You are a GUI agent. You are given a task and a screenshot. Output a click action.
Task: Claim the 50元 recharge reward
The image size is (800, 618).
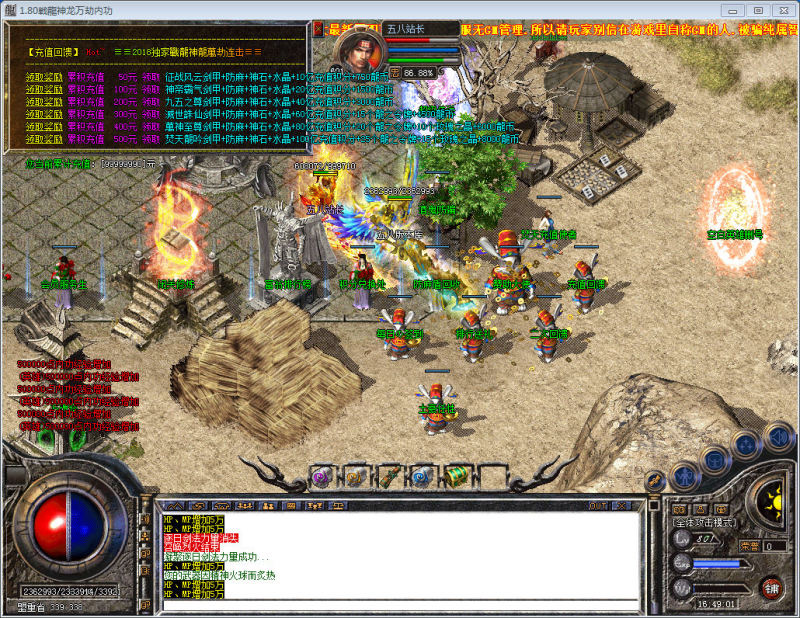pos(44,76)
